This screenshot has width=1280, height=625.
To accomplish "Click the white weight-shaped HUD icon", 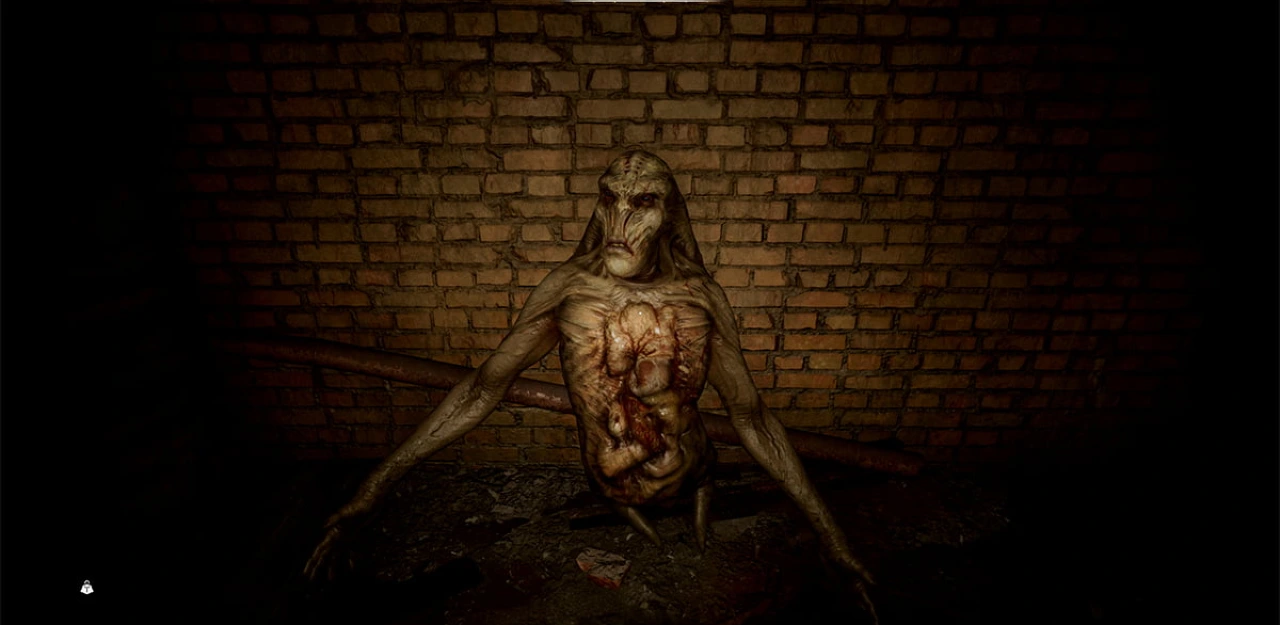I will click(x=87, y=588).
